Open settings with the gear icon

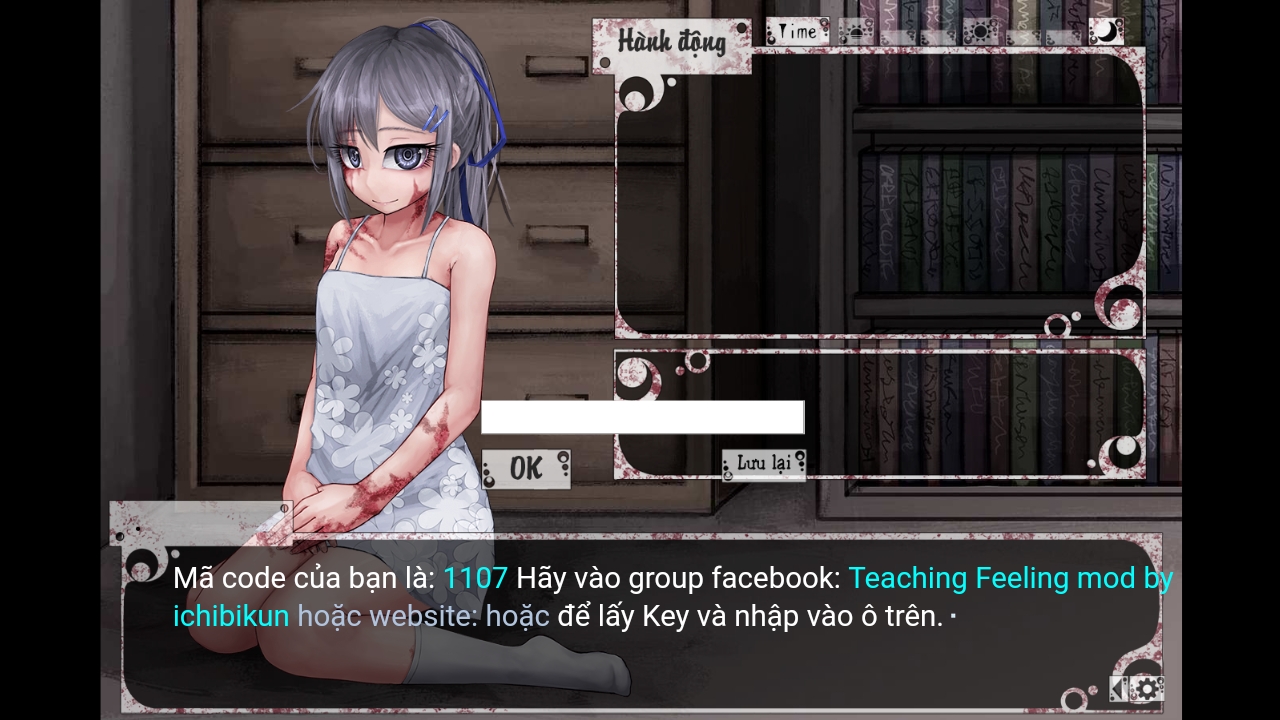[x=1147, y=688]
